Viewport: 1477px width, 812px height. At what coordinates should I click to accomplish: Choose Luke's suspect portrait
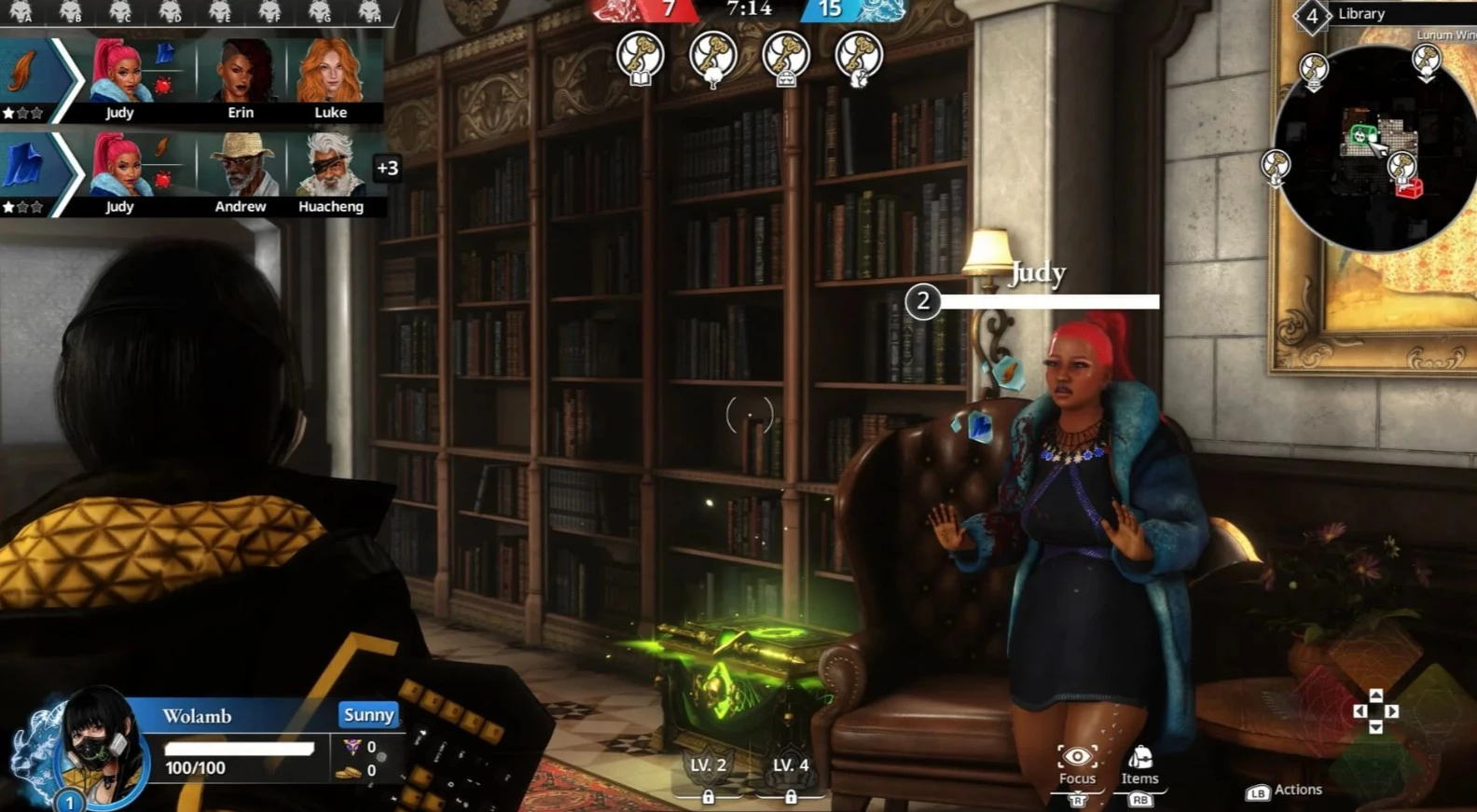point(329,75)
